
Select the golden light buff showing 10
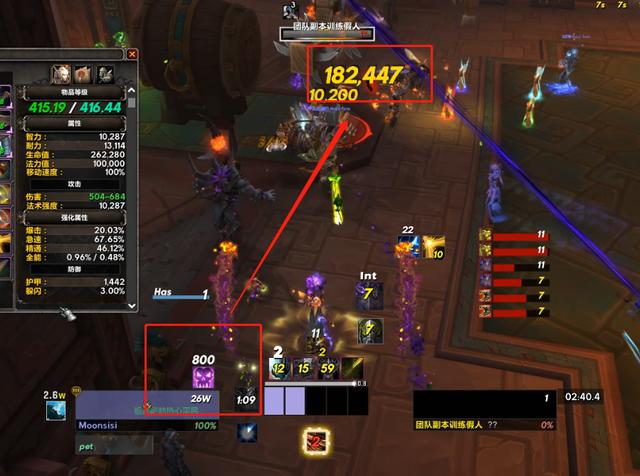click(x=434, y=247)
